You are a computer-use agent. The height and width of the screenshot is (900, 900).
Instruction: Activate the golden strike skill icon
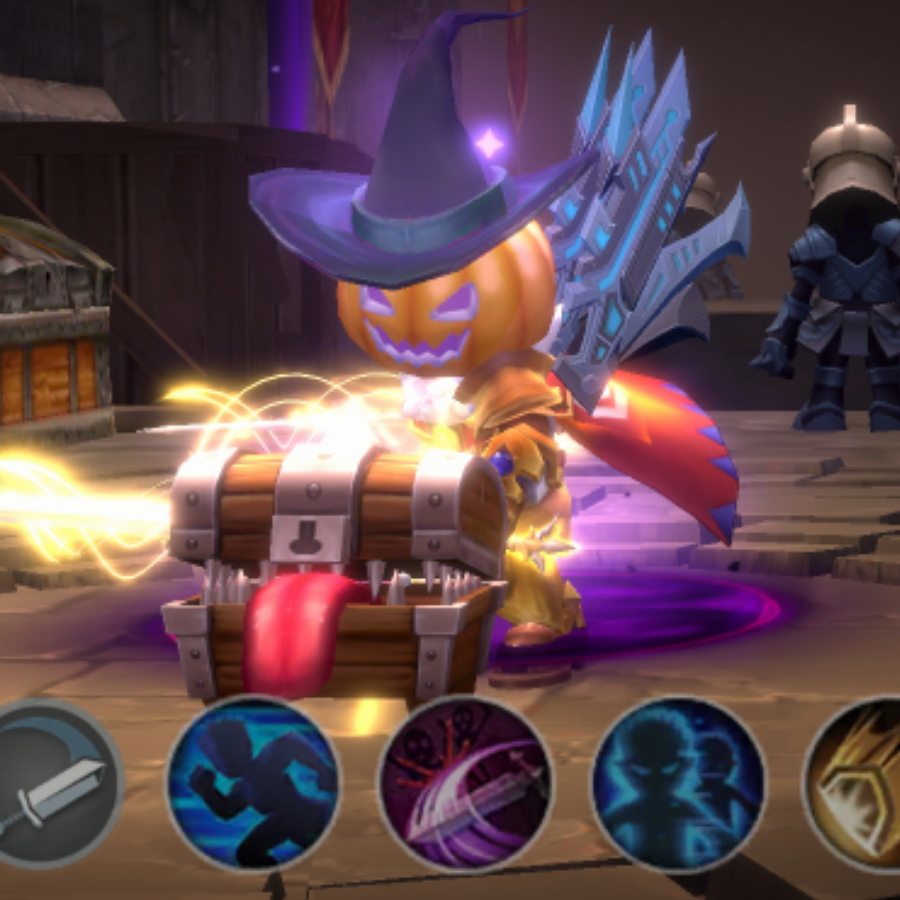[860, 783]
